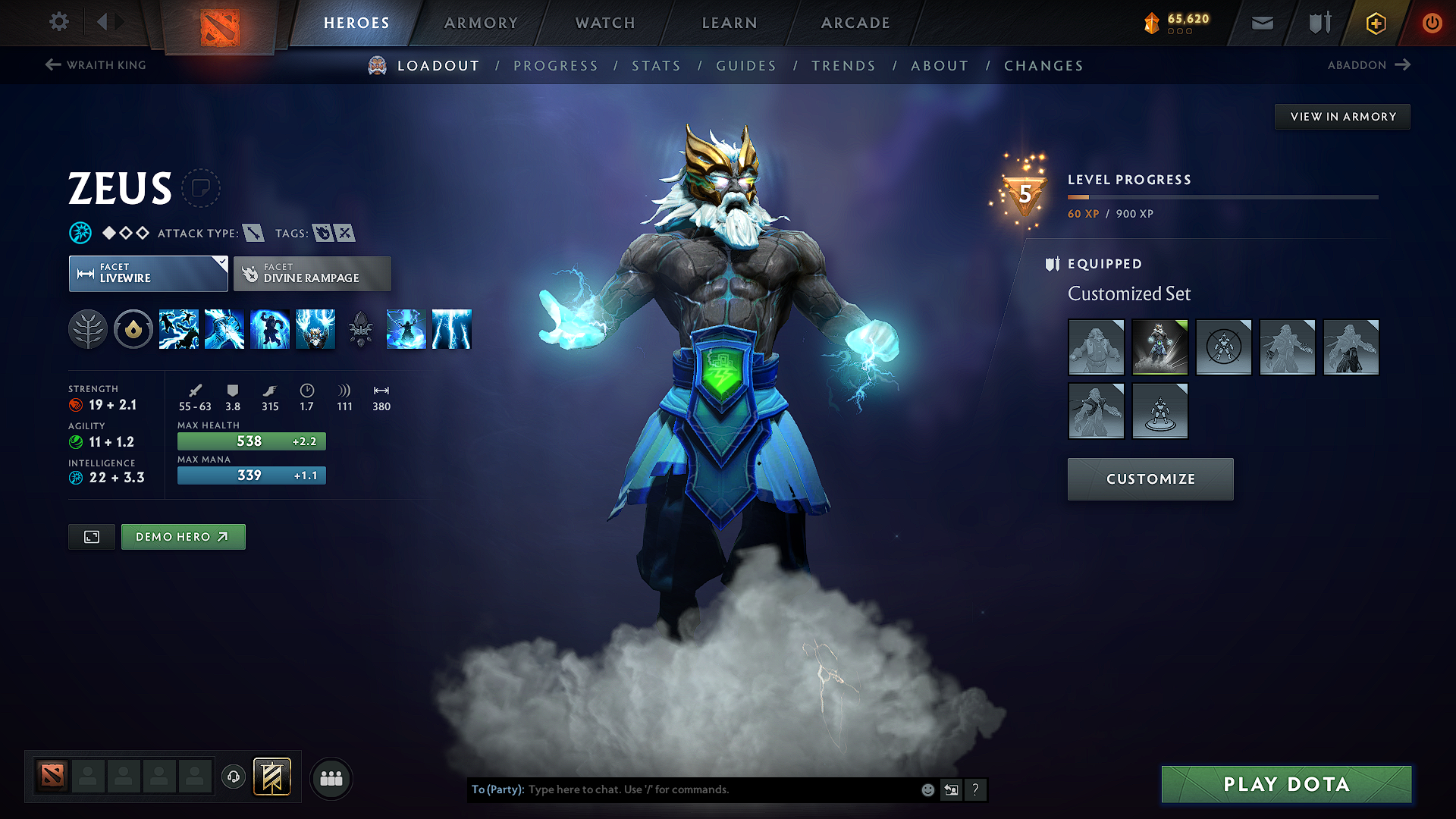1456x819 pixels.
Task: View the Lightning Bolt ability icon
Action: (224, 328)
